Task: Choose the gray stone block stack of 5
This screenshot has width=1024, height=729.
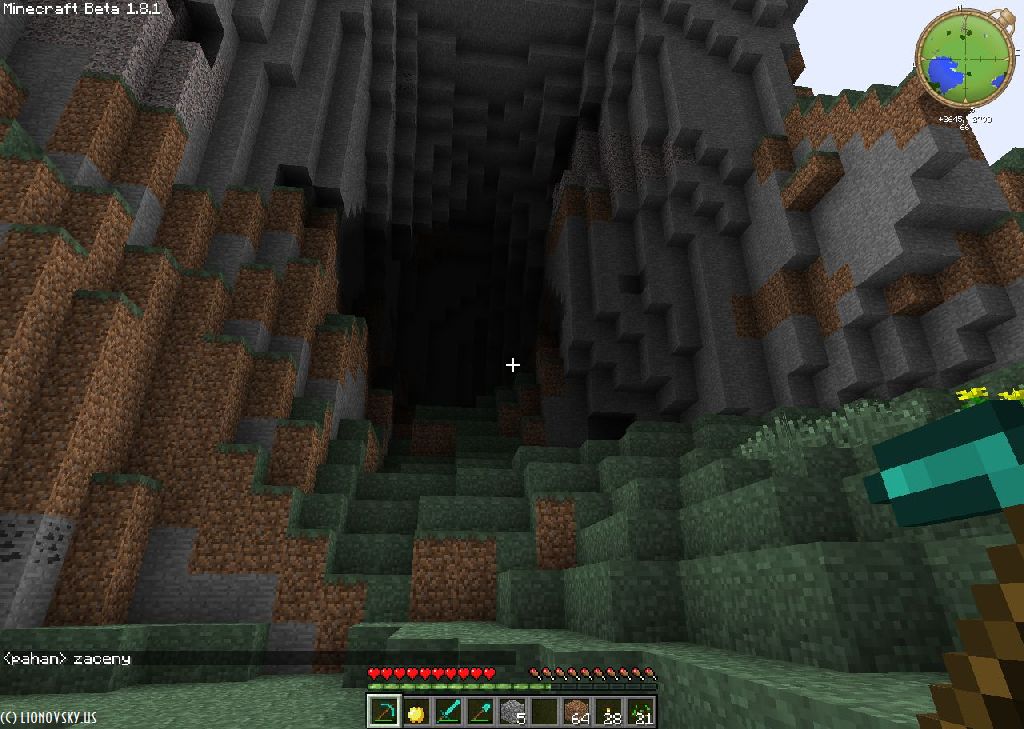Action: click(512, 712)
